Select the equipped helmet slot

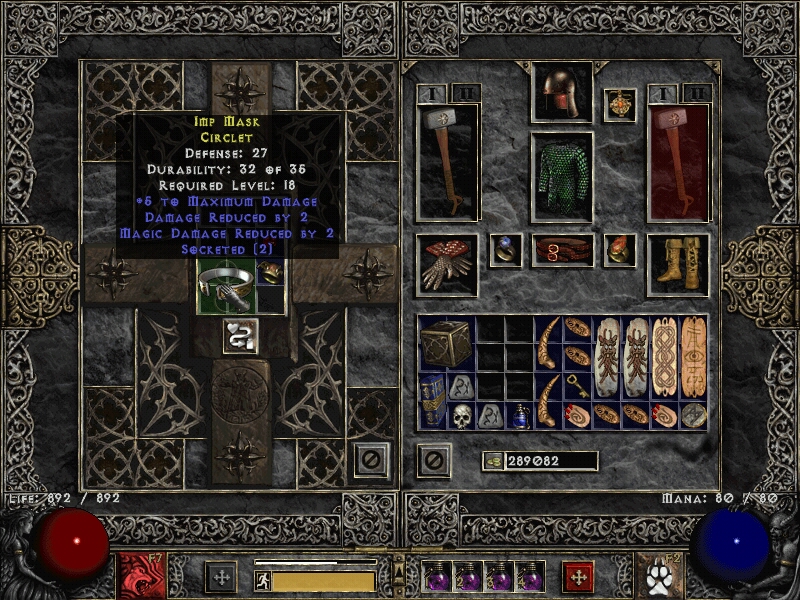561,93
